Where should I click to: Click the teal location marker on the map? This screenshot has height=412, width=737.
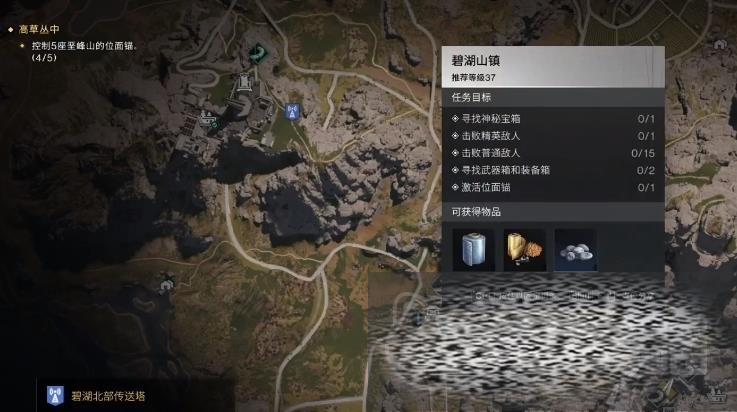(261, 52)
